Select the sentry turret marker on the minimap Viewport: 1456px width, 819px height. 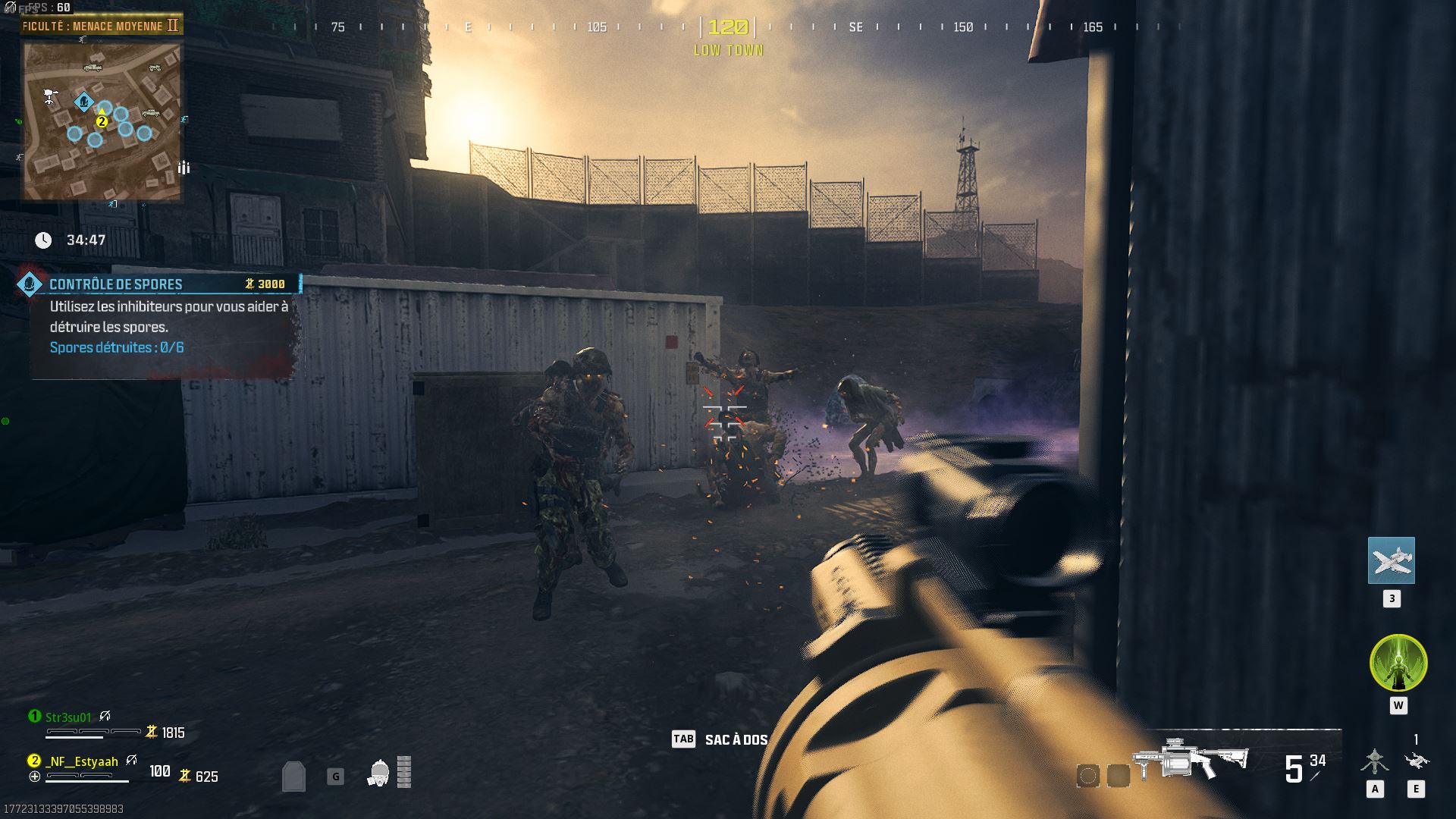51,96
